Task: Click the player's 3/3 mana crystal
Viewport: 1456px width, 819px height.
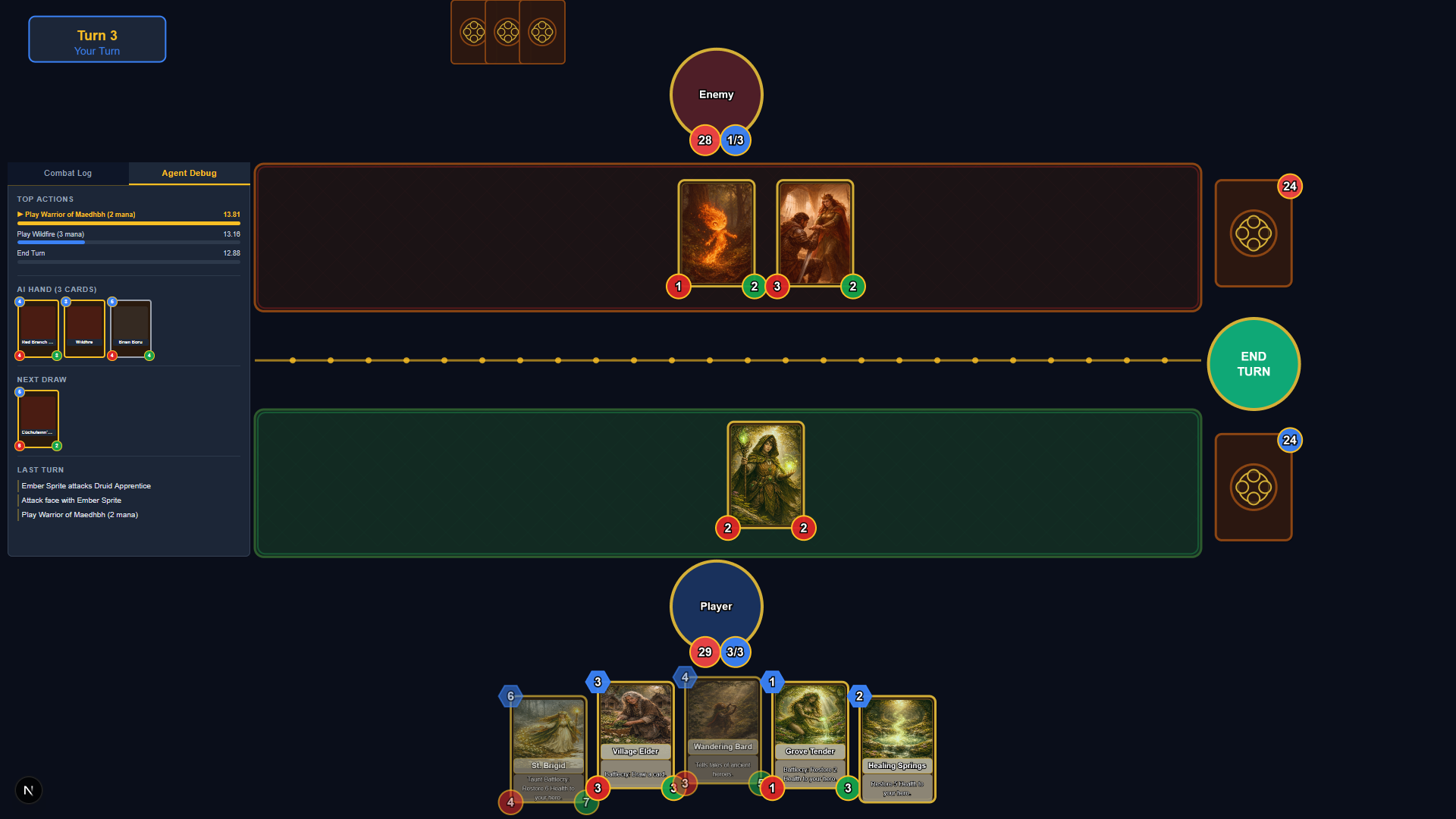Action: click(x=734, y=651)
